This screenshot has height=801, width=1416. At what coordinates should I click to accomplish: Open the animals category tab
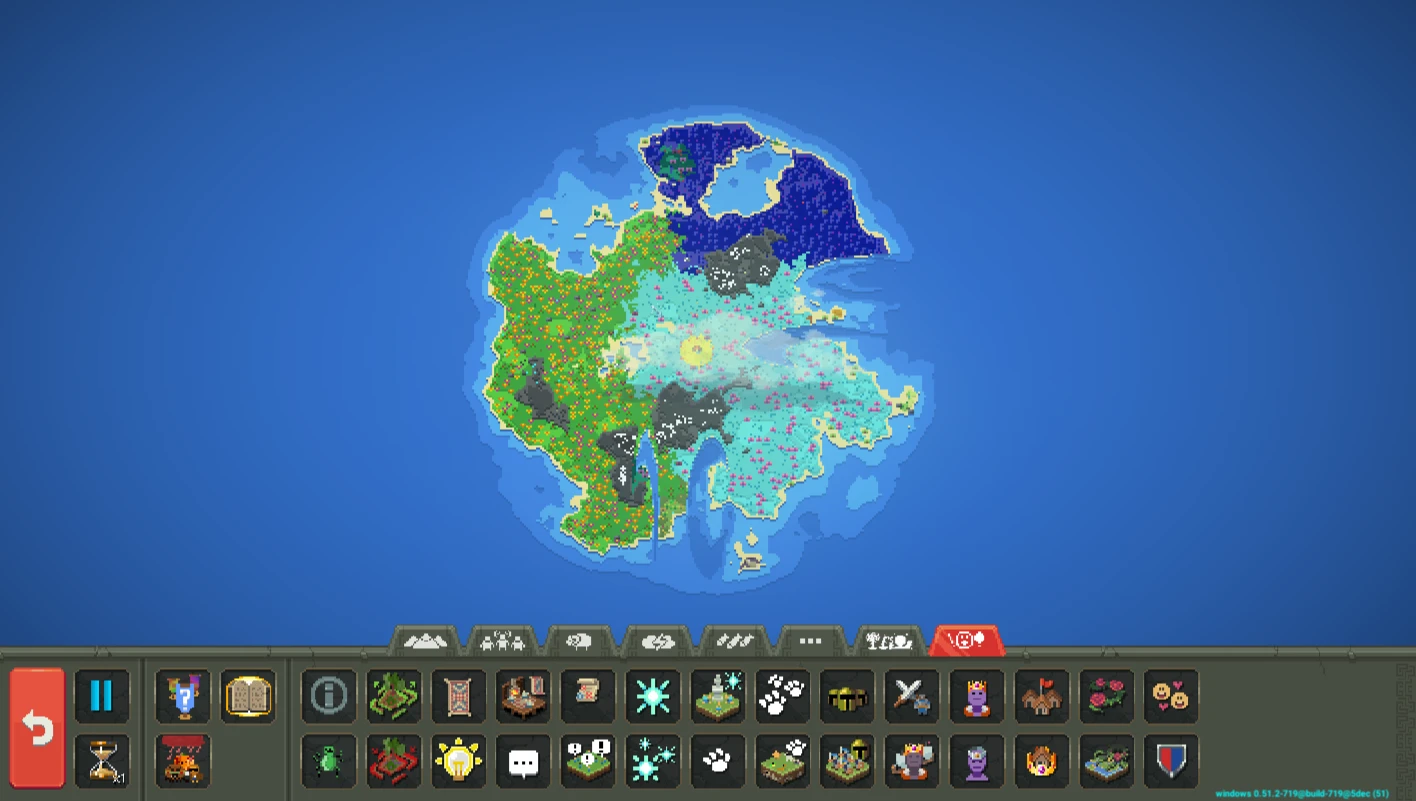click(x=580, y=641)
